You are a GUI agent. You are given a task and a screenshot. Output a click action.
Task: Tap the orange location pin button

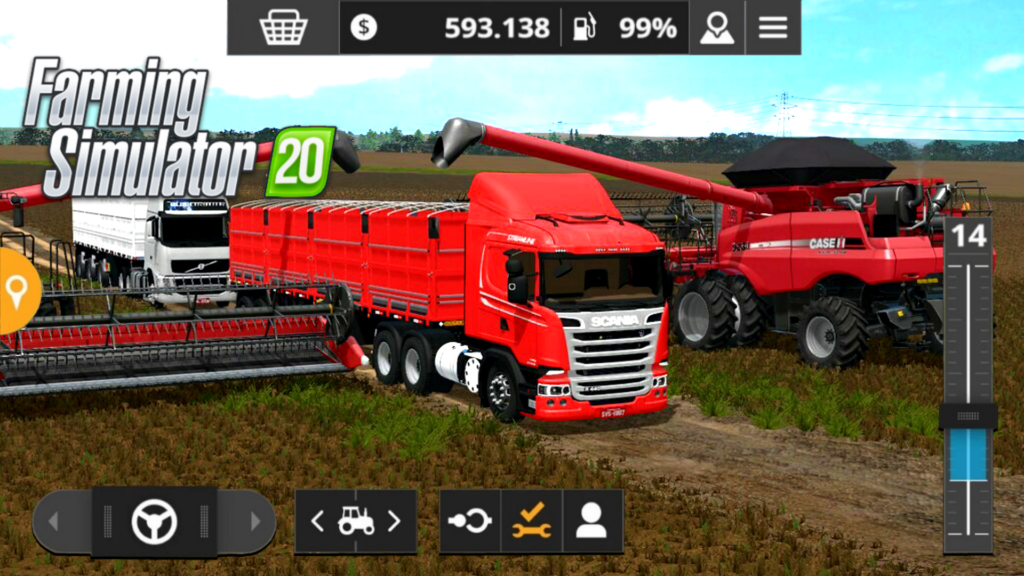click(x=16, y=291)
